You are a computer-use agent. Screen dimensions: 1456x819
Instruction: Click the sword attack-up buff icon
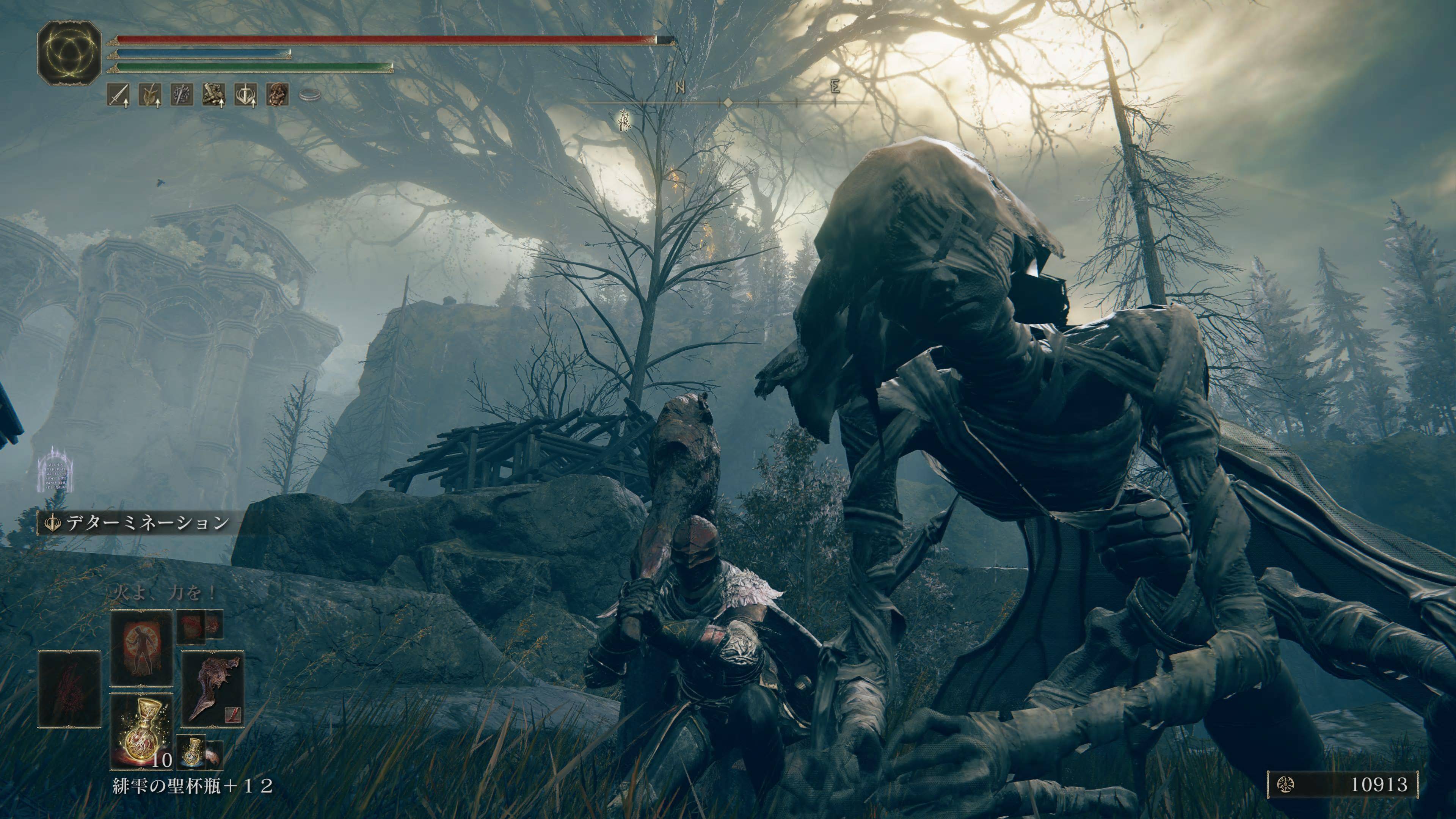tap(118, 95)
